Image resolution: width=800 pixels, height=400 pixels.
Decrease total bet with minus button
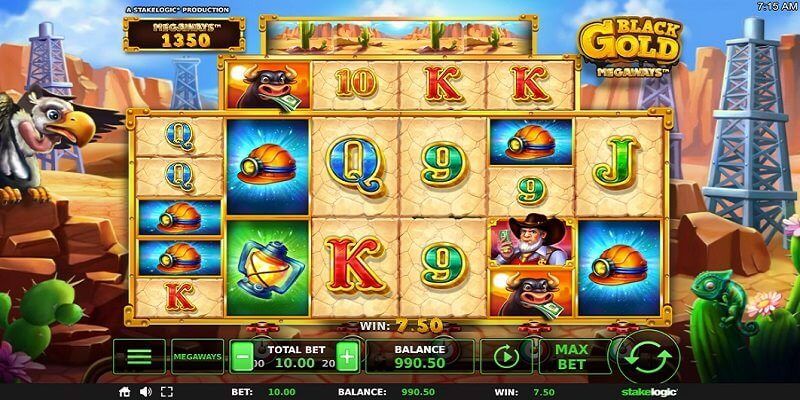click(x=242, y=356)
